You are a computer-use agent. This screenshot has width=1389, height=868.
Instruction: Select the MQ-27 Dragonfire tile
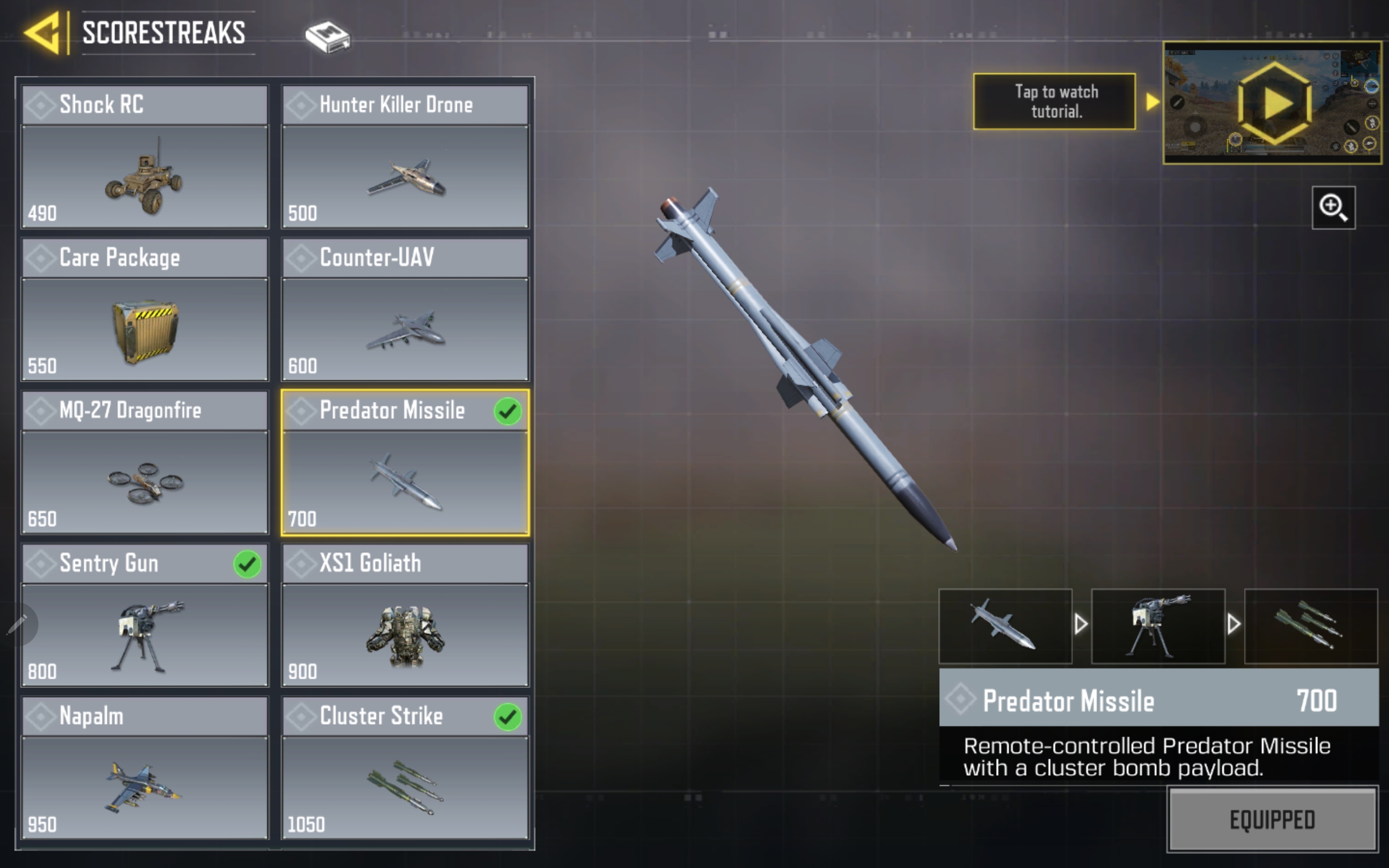click(145, 462)
